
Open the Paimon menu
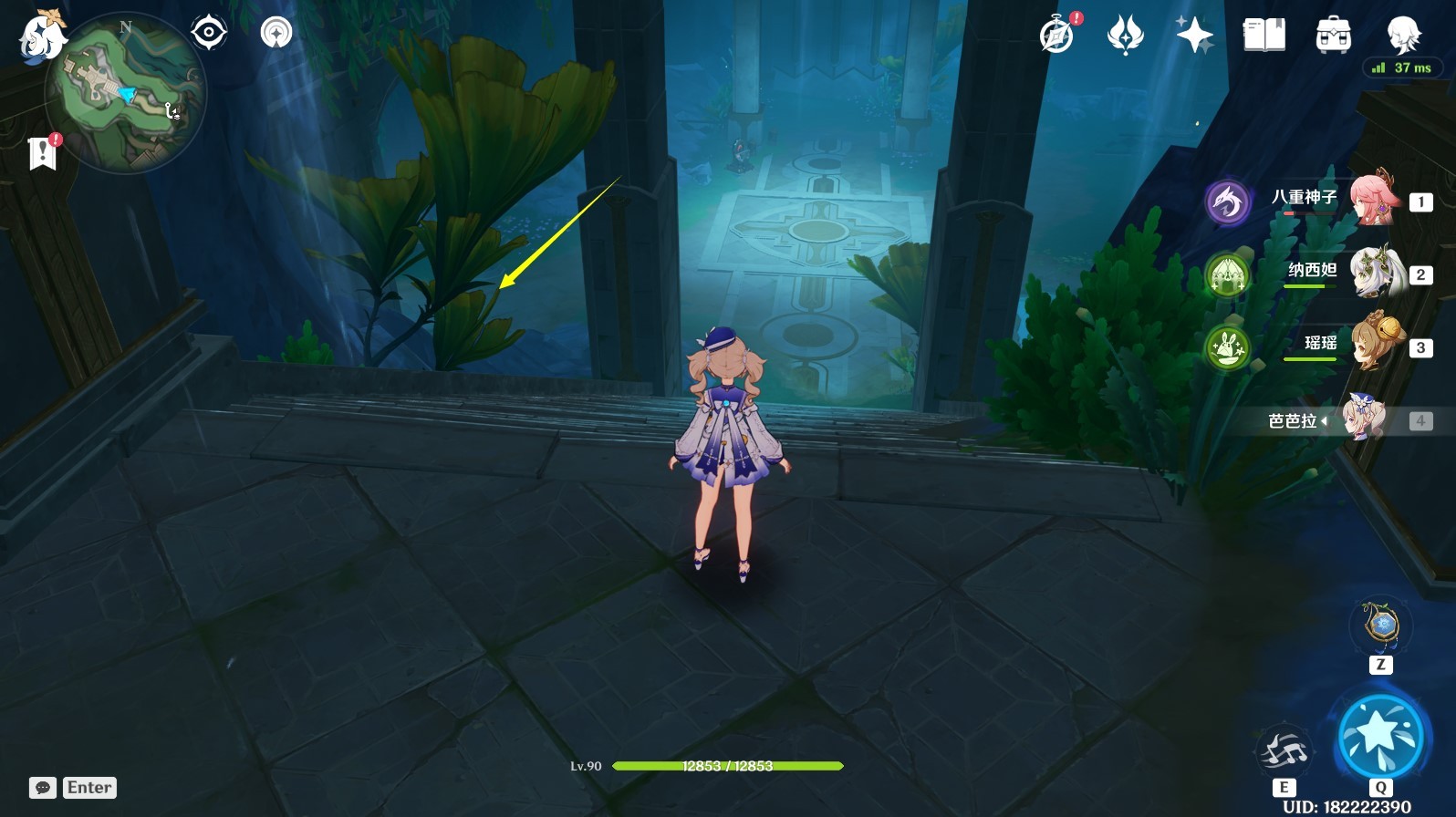[42, 38]
